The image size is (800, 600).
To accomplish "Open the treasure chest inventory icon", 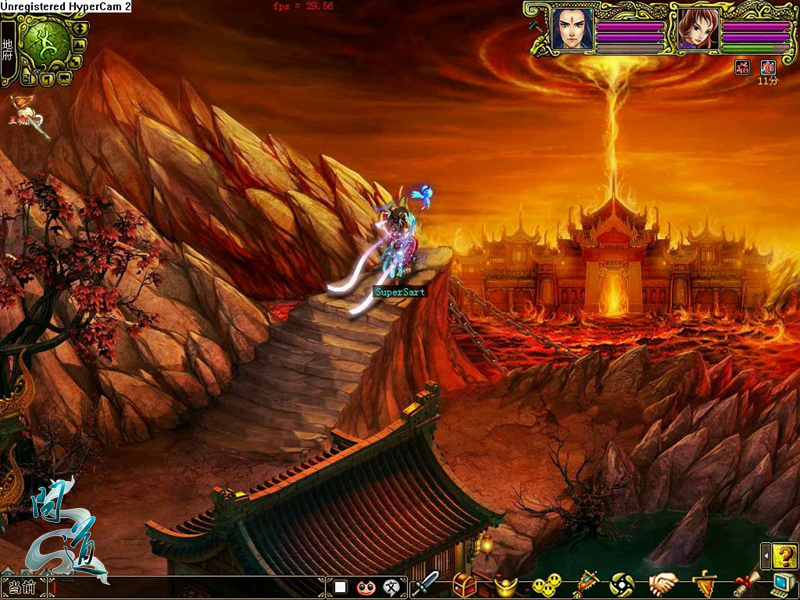I will pyautogui.click(x=464, y=584).
